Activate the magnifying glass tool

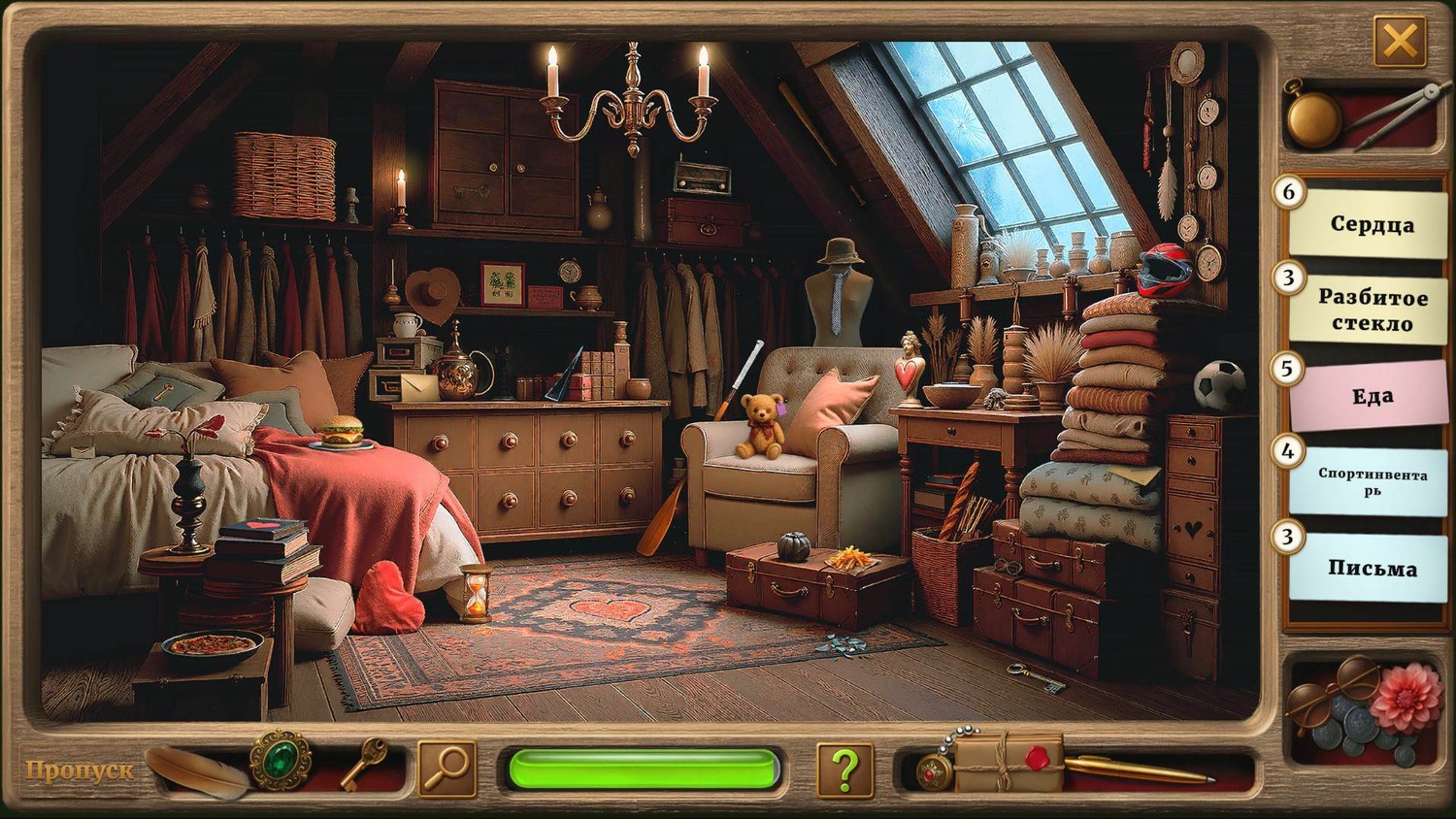click(447, 770)
